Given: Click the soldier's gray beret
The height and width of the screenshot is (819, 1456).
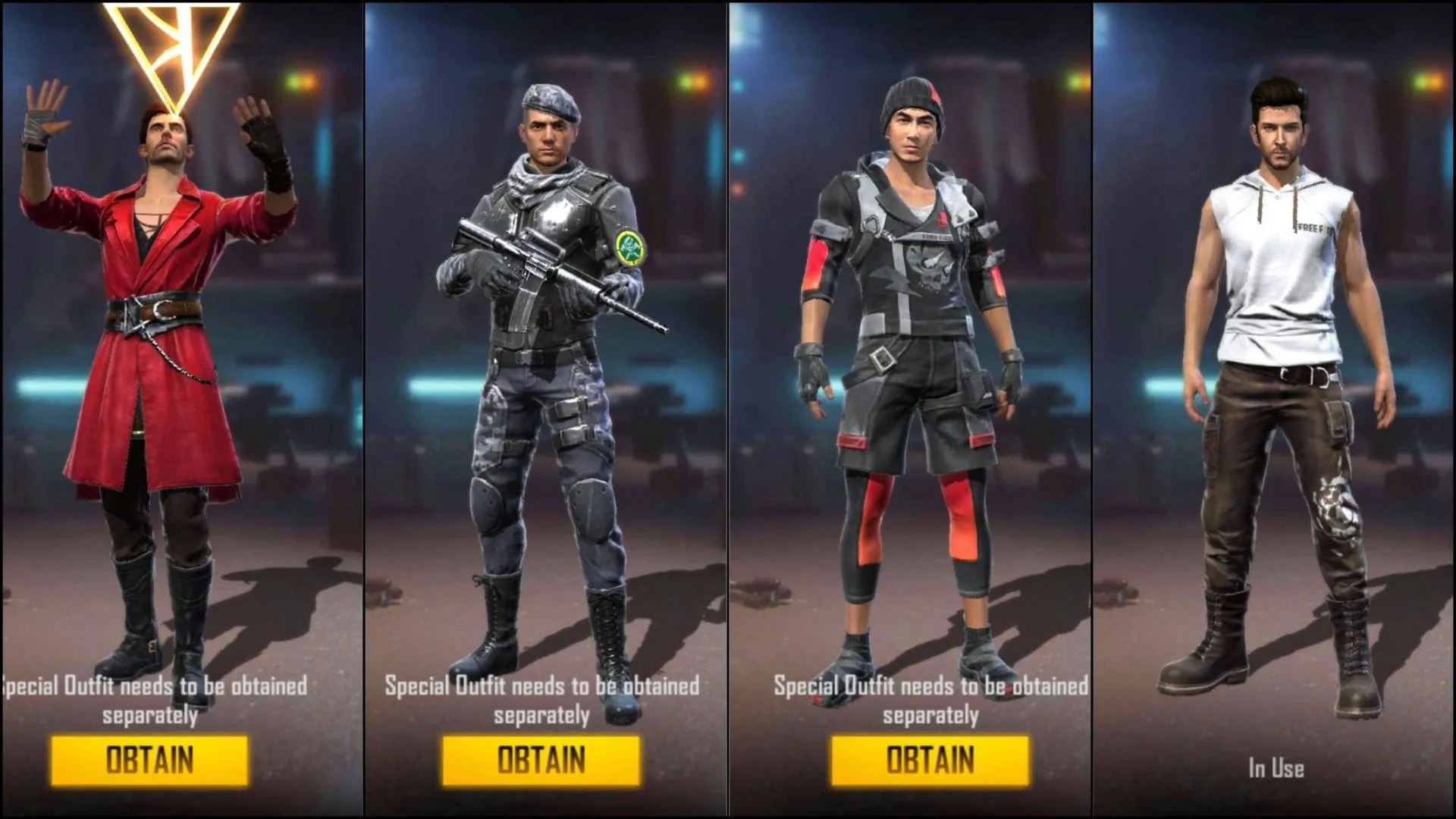Looking at the screenshot, I should pyautogui.click(x=550, y=99).
